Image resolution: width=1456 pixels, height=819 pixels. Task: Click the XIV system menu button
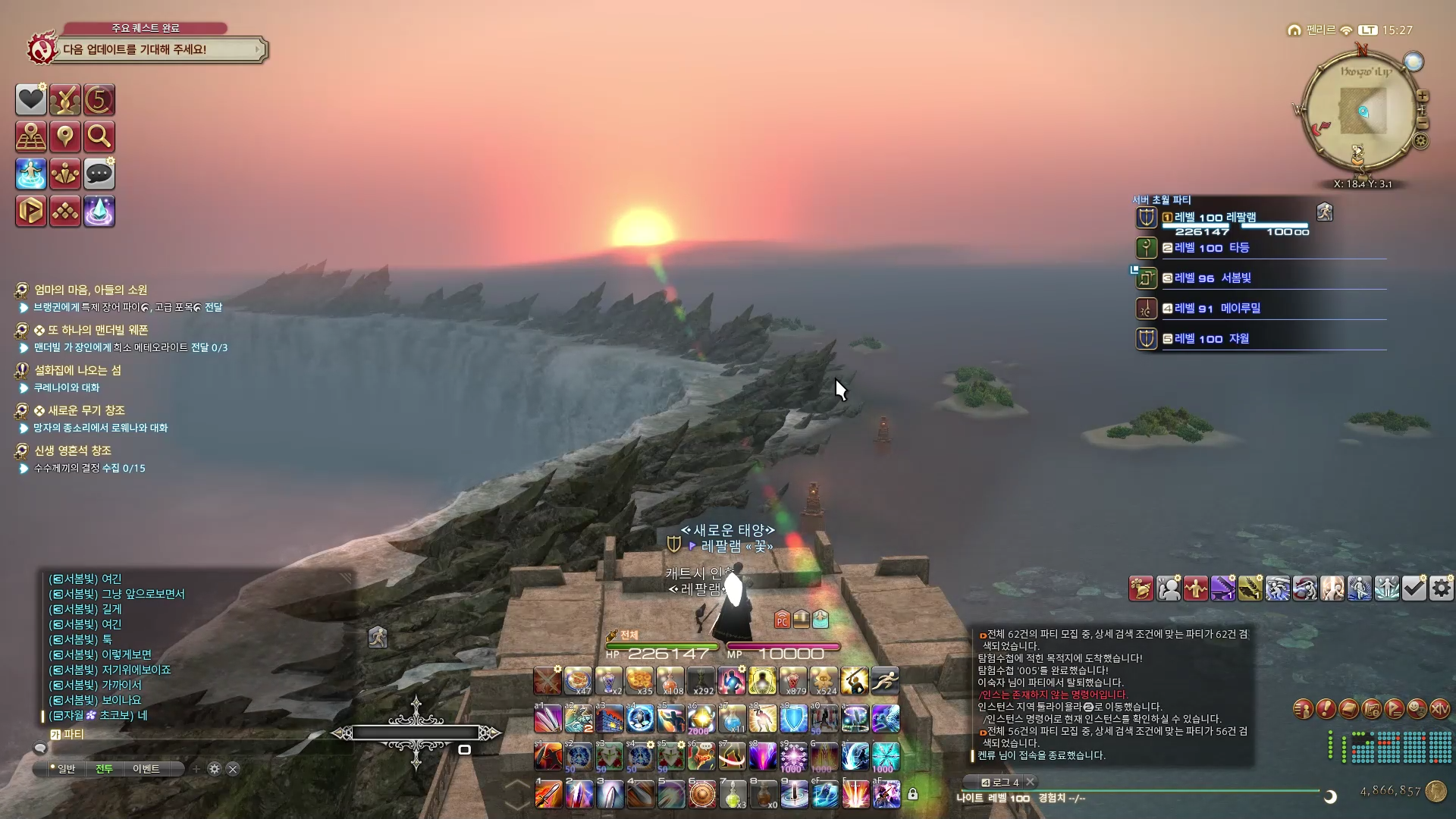[1439, 709]
